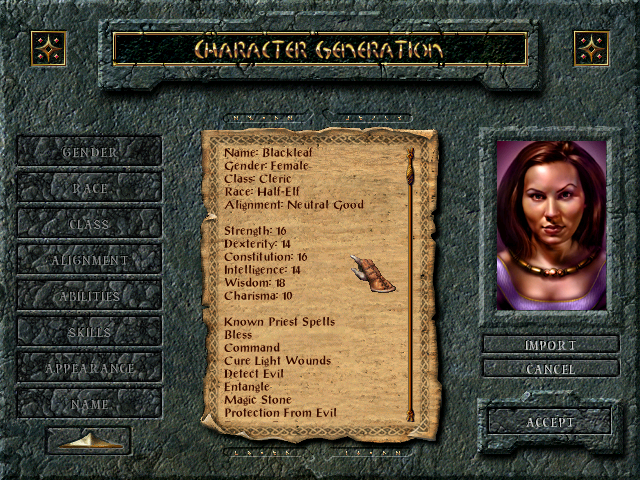Open the Gender selection step
This screenshot has height=480, width=640.
[x=89, y=152]
